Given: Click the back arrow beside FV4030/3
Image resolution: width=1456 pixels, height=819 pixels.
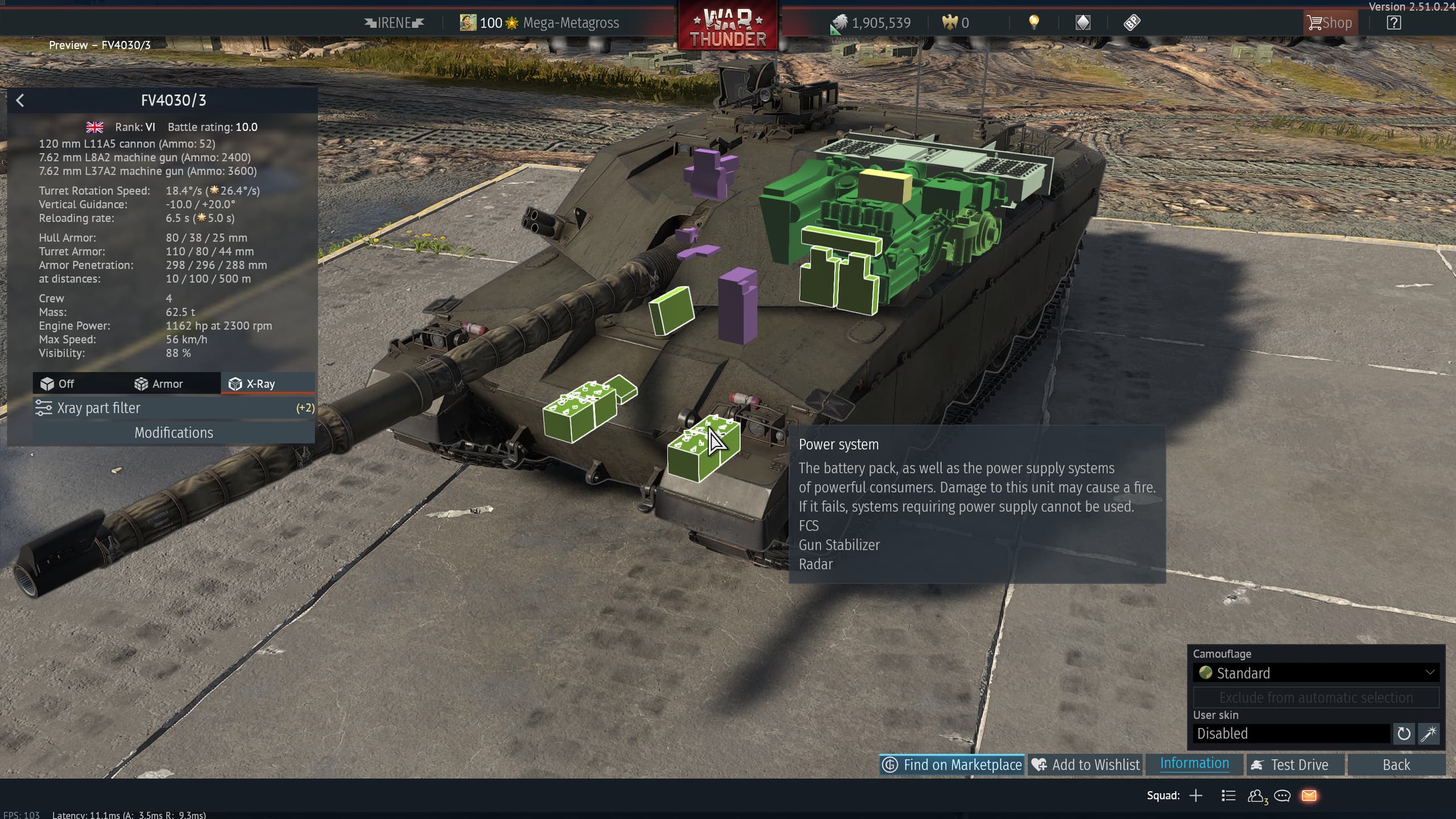Looking at the screenshot, I should tap(20, 101).
